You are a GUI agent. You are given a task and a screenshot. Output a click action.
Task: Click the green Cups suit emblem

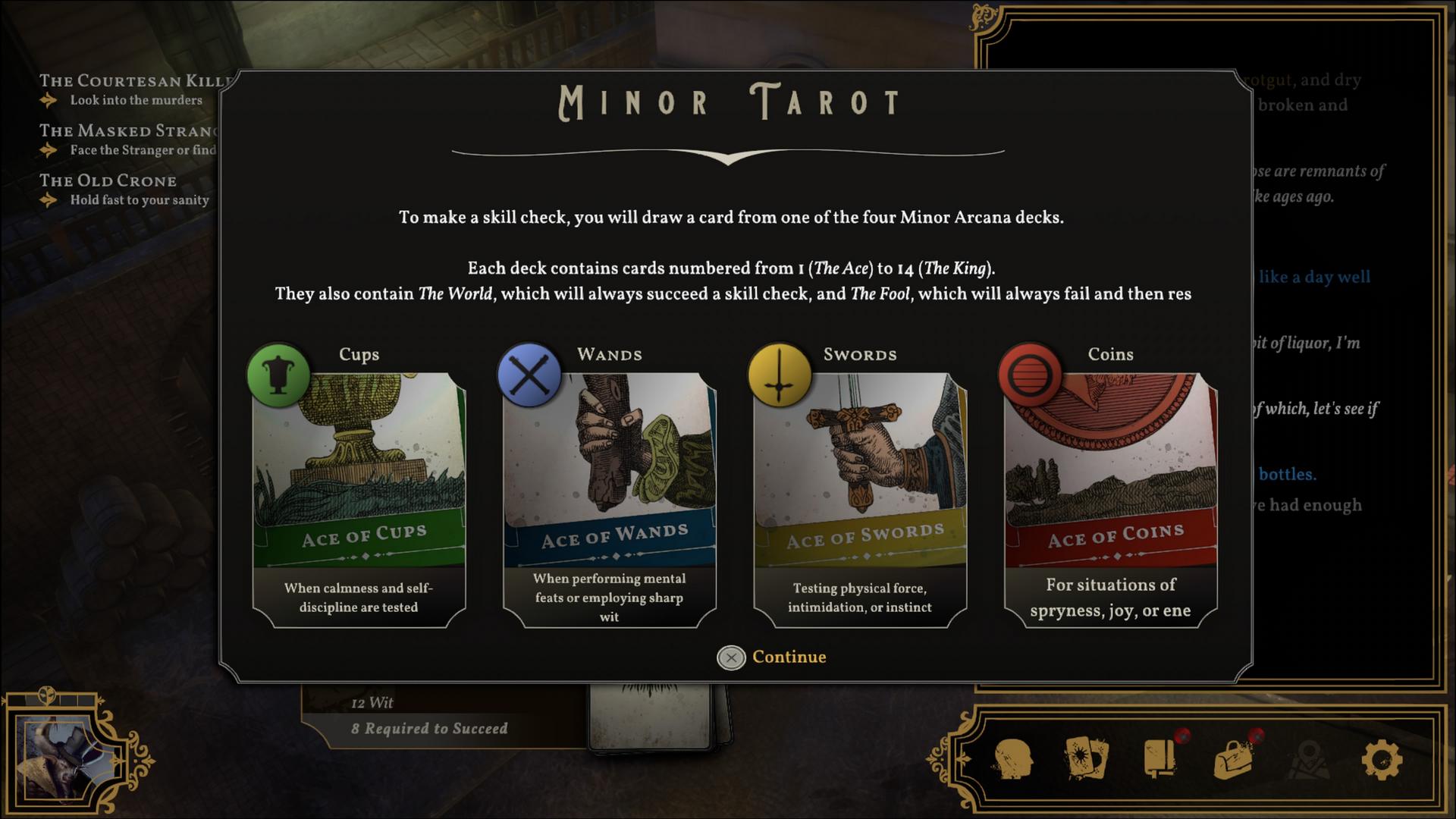click(278, 375)
